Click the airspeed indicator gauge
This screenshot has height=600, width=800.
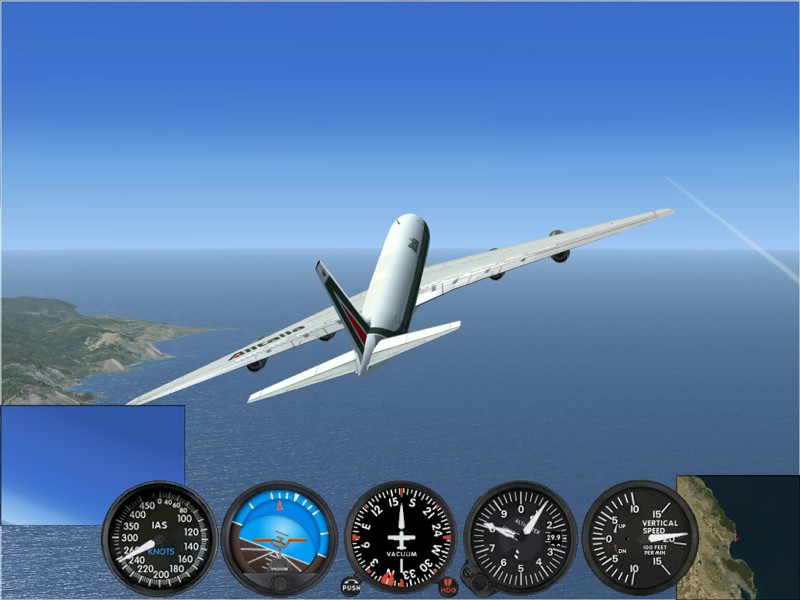coord(159,537)
